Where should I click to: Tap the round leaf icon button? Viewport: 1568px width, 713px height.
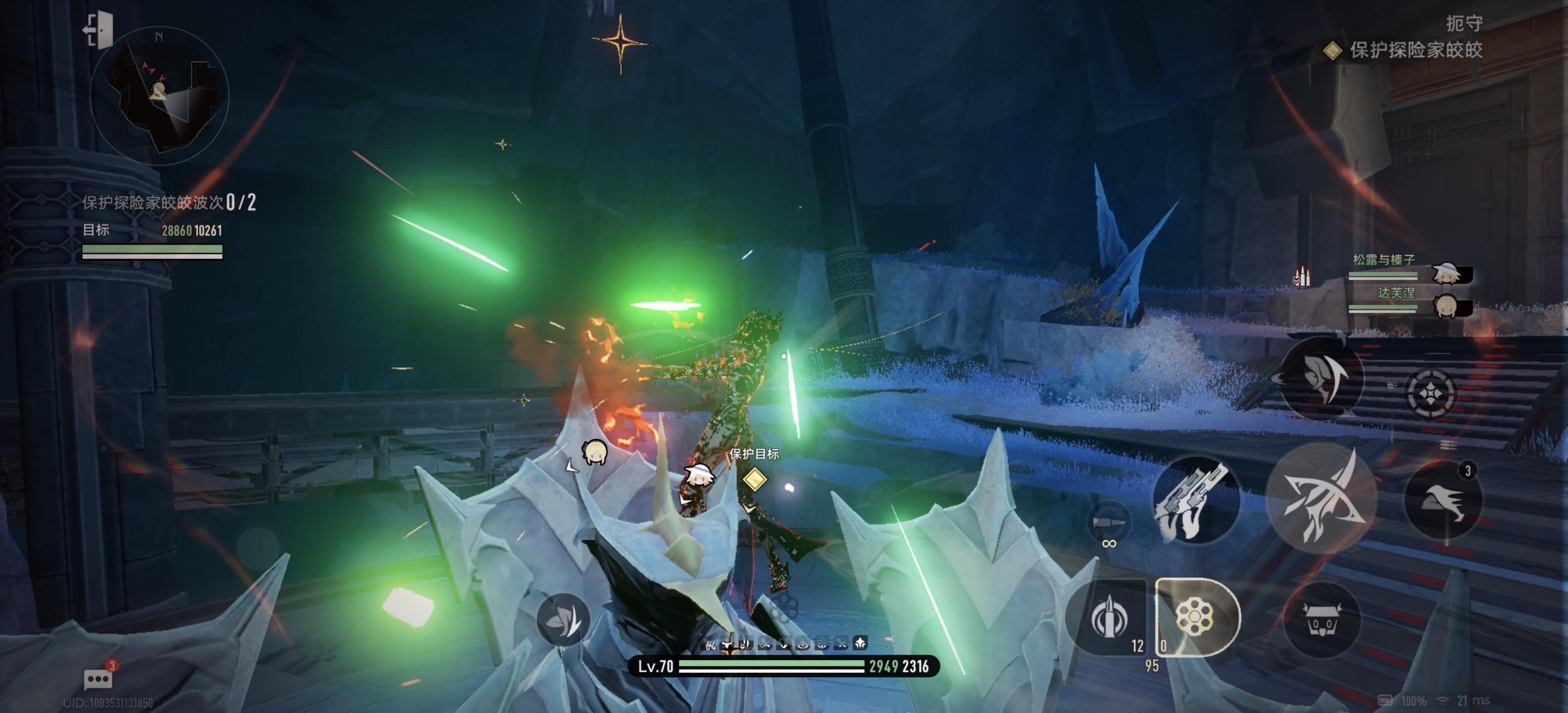[563, 619]
